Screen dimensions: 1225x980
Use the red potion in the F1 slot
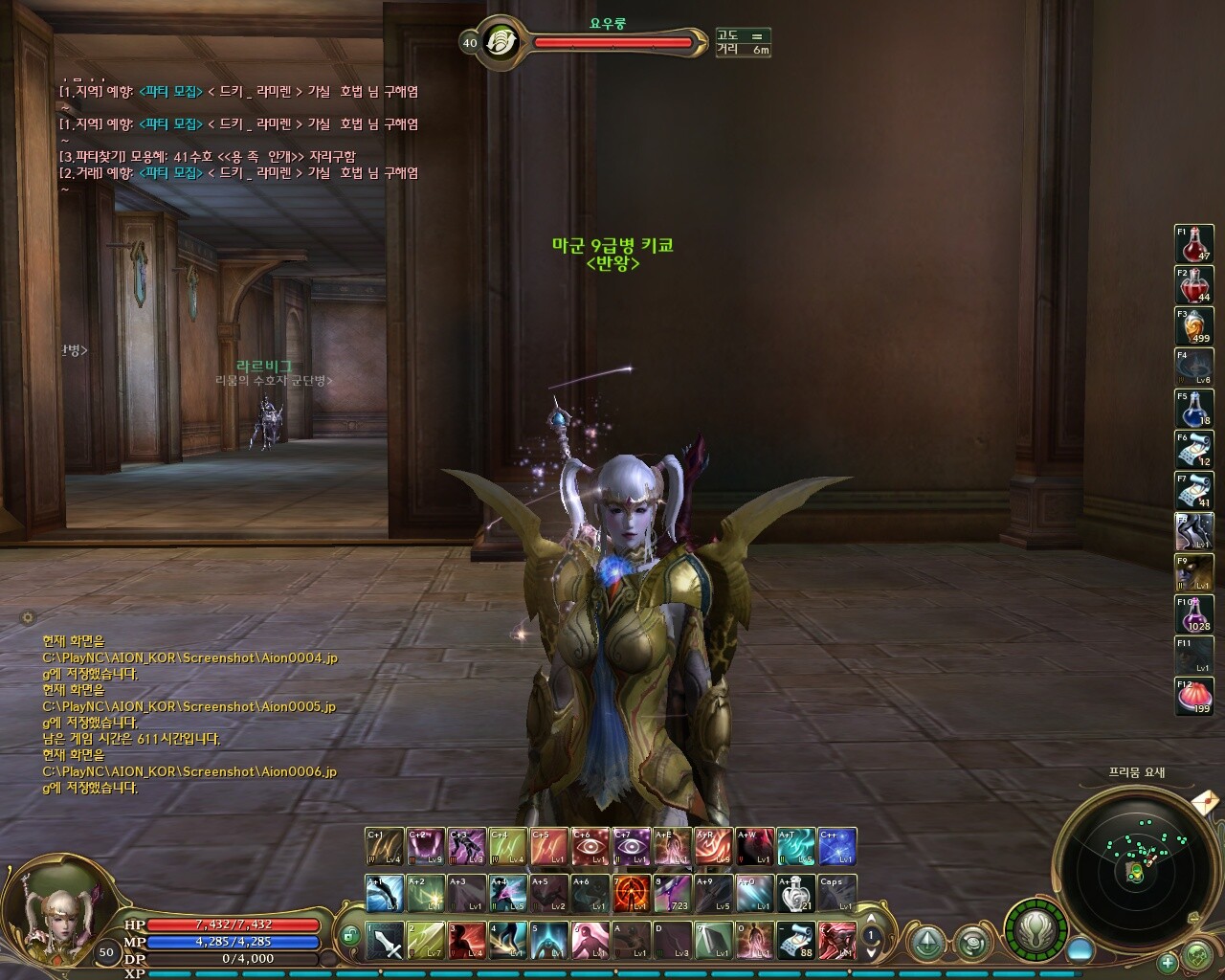(1193, 243)
